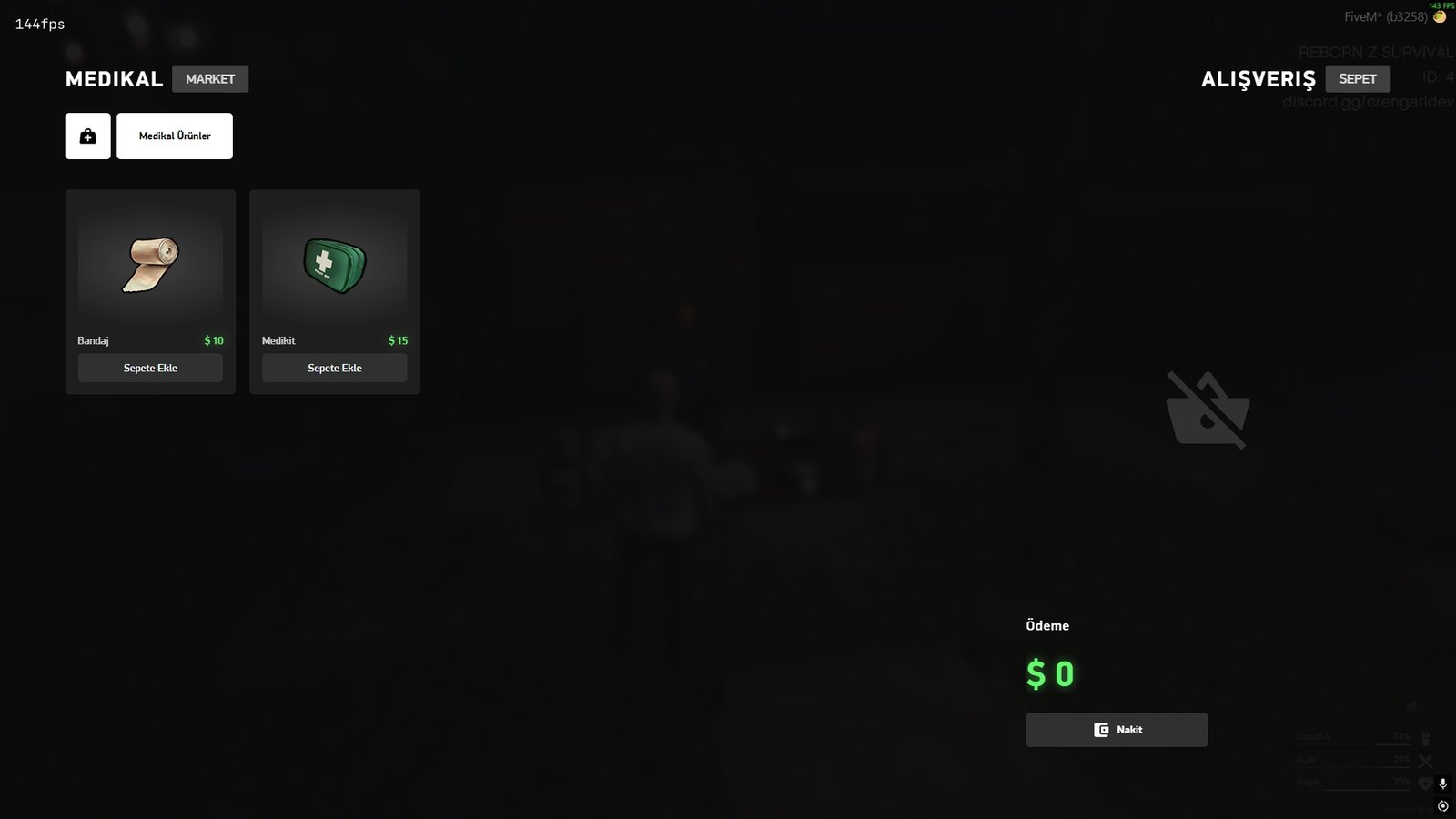Toggle the Medikal Ürünler category filter
The width and height of the screenshot is (1456, 819).
(x=174, y=135)
